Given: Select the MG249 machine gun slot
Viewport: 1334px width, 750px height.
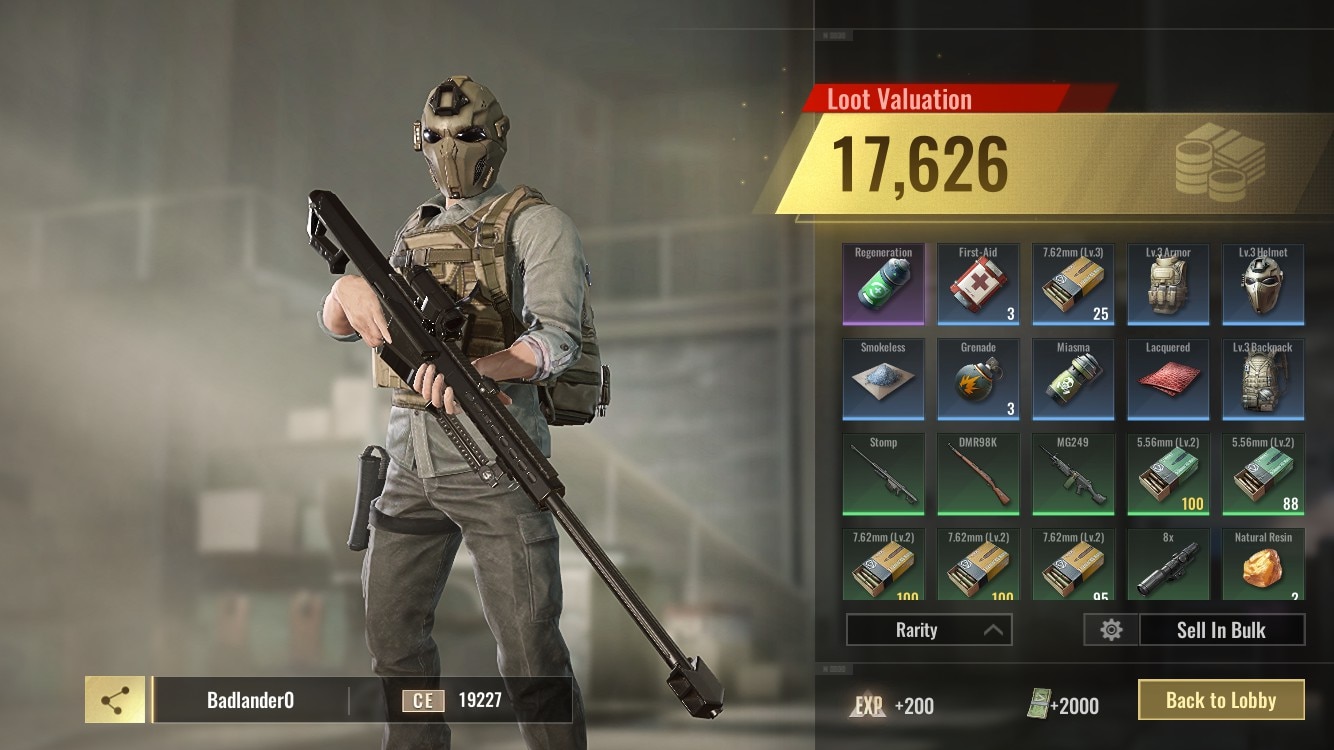Looking at the screenshot, I should click(x=1073, y=475).
